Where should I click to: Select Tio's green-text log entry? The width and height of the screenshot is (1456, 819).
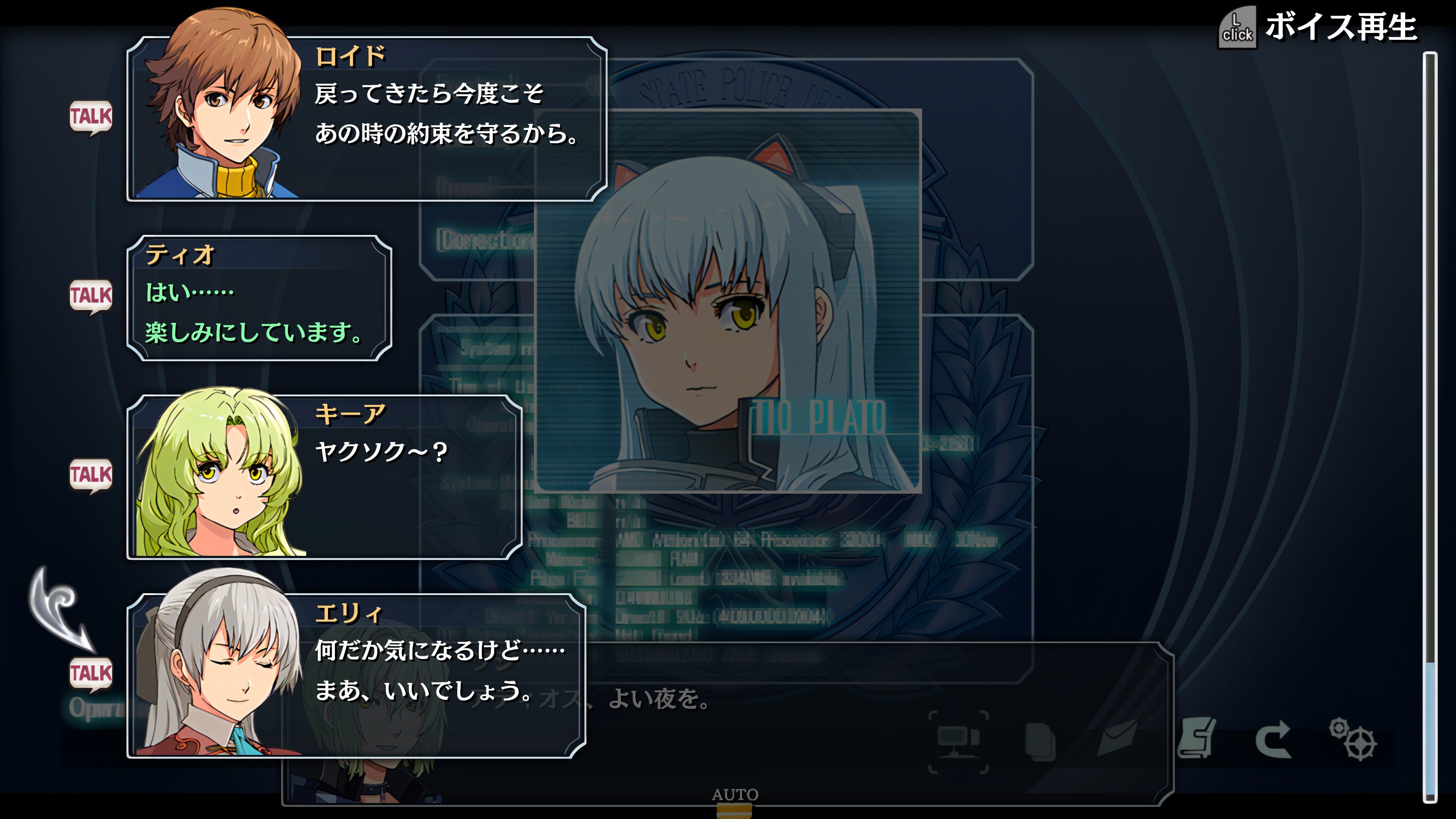tap(259, 298)
